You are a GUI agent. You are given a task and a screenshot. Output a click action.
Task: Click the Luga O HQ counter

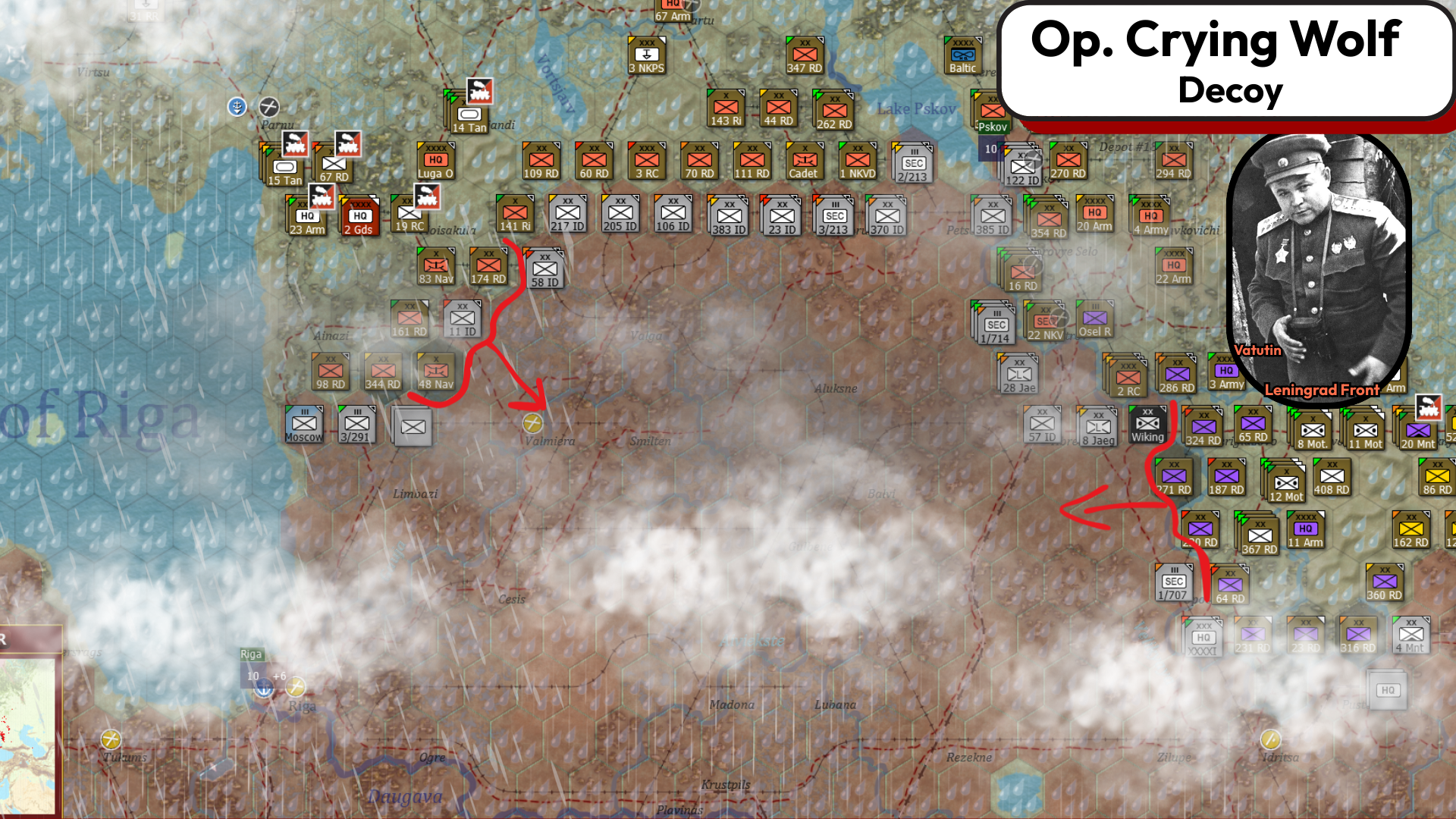pos(435,161)
